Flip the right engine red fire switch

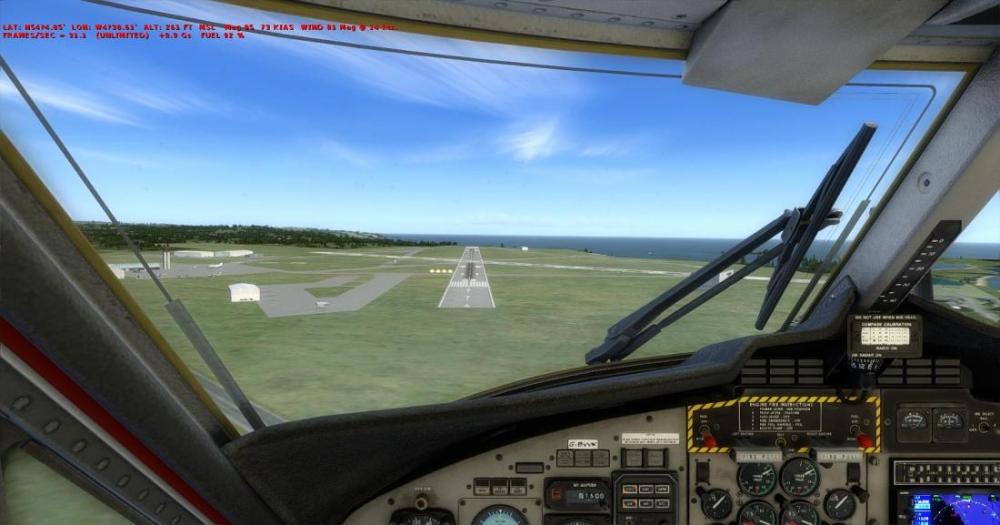865,436
